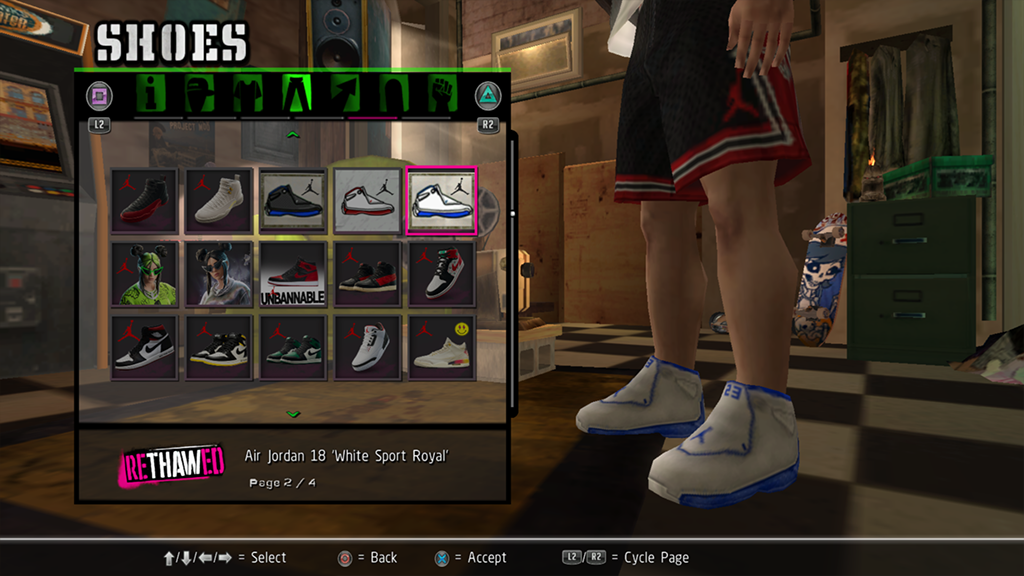Equip the all-white high-top Jordan shoe
The image size is (1024, 576).
pos(219,201)
